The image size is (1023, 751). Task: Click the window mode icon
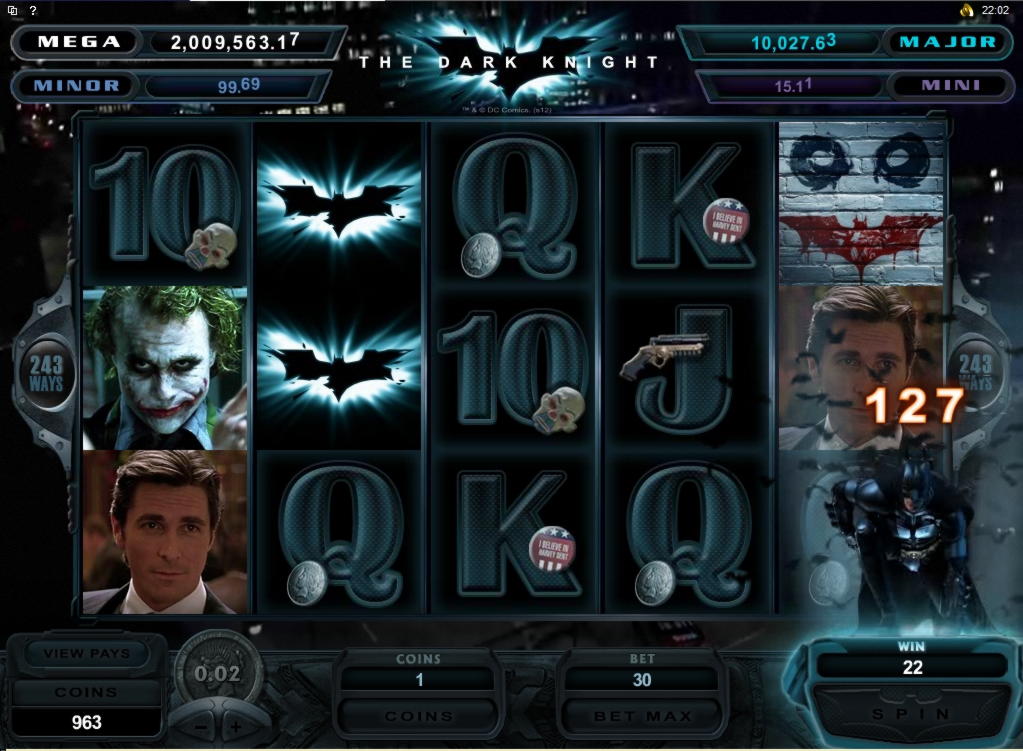point(12,10)
